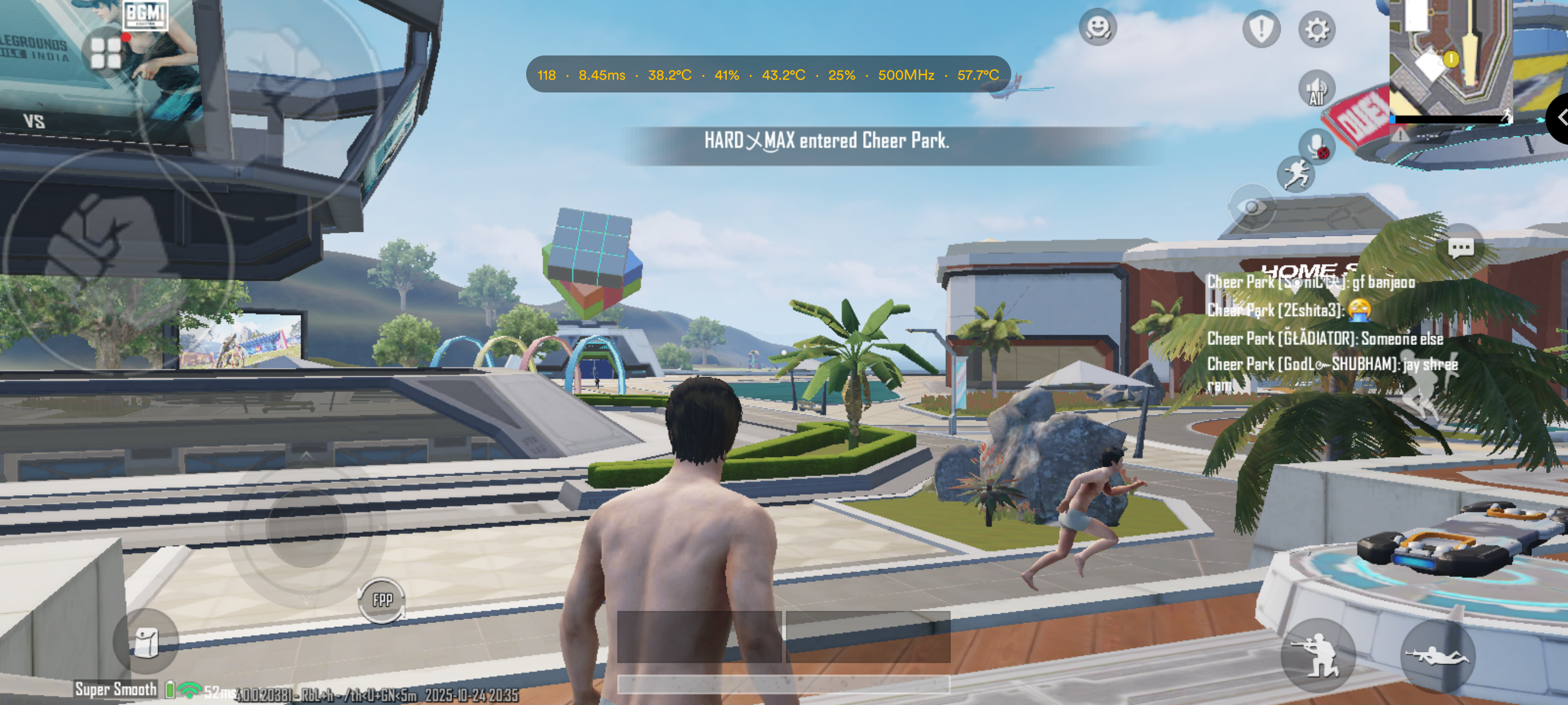Click the virtual movement joystick
This screenshot has height=705, width=1568.
tap(306, 527)
